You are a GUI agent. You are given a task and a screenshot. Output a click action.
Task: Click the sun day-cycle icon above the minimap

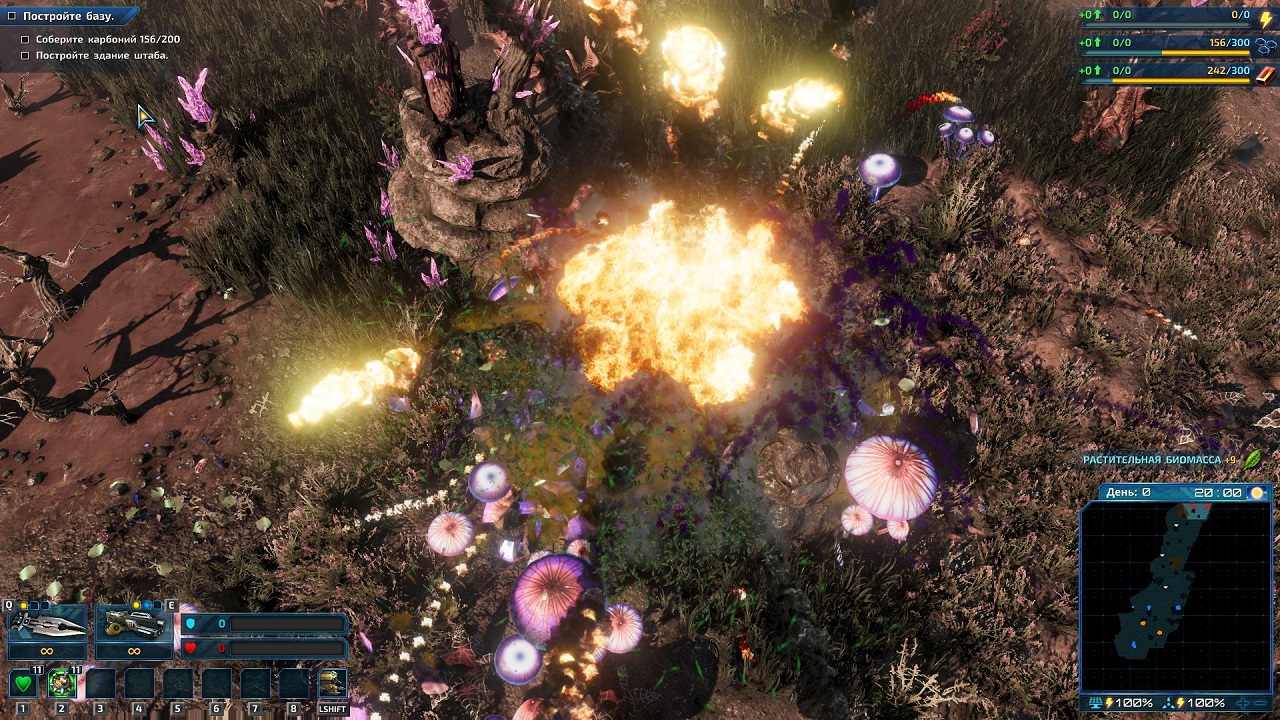pyautogui.click(x=1257, y=493)
